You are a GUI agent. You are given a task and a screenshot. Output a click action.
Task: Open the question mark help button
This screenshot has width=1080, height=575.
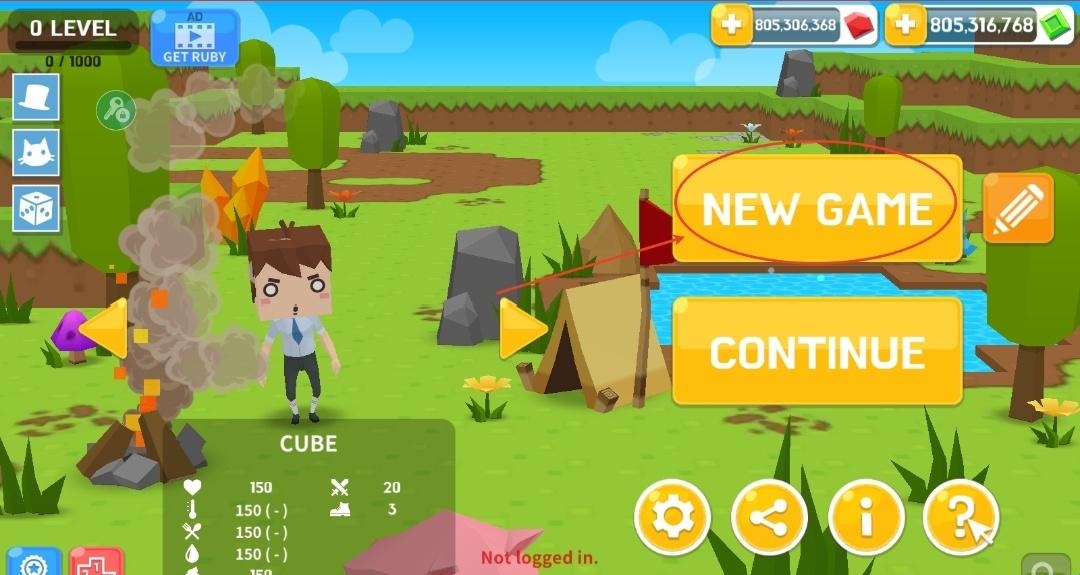[x=960, y=517]
